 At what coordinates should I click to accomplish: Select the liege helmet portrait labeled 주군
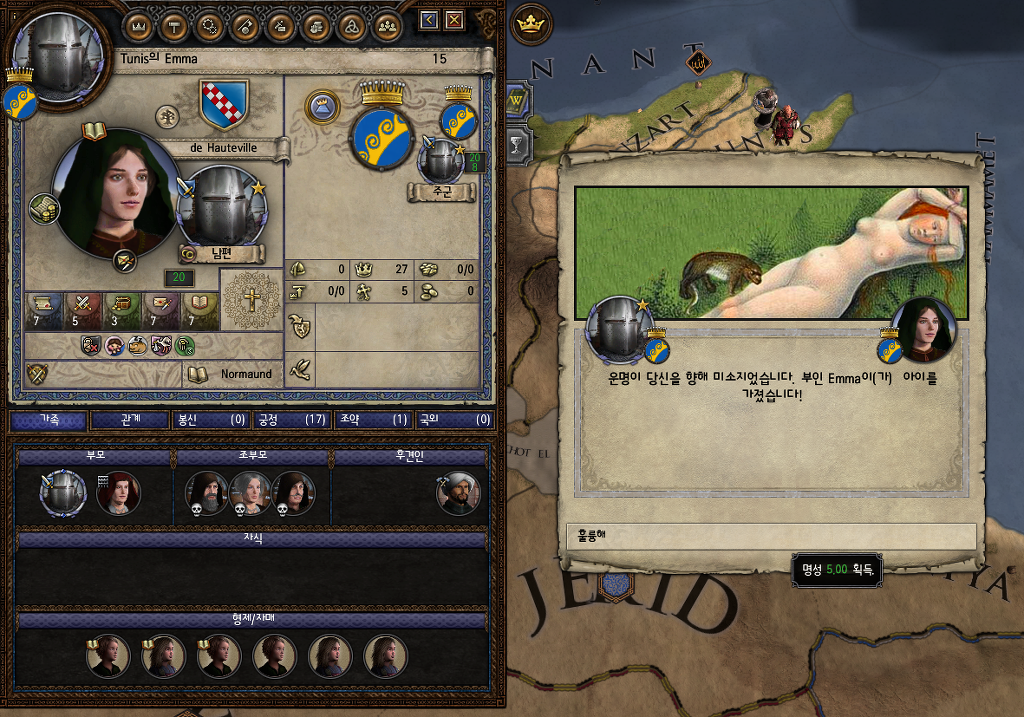coord(441,160)
